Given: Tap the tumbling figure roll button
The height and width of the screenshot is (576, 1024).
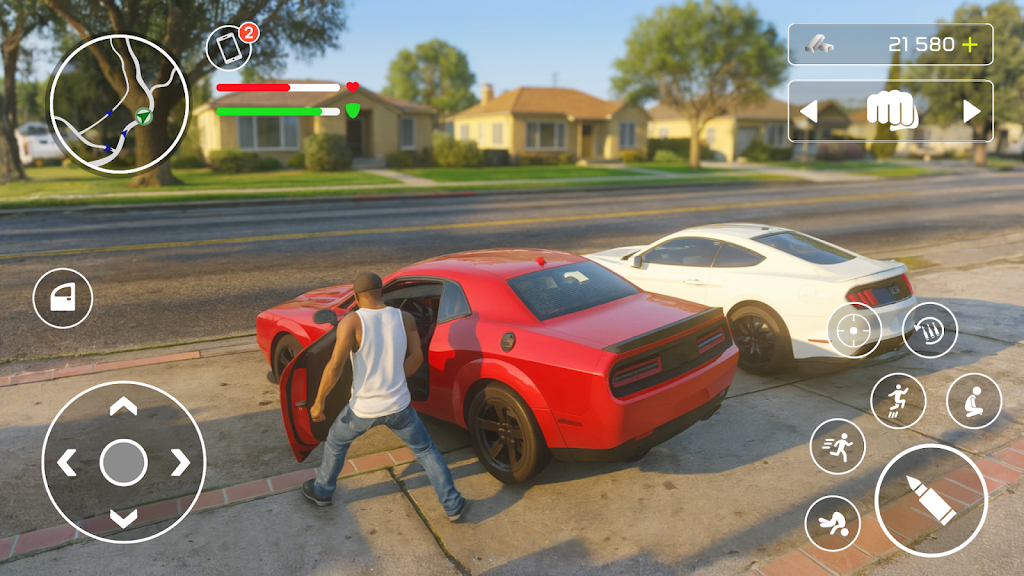Looking at the screenshot, I should point(833,523).
